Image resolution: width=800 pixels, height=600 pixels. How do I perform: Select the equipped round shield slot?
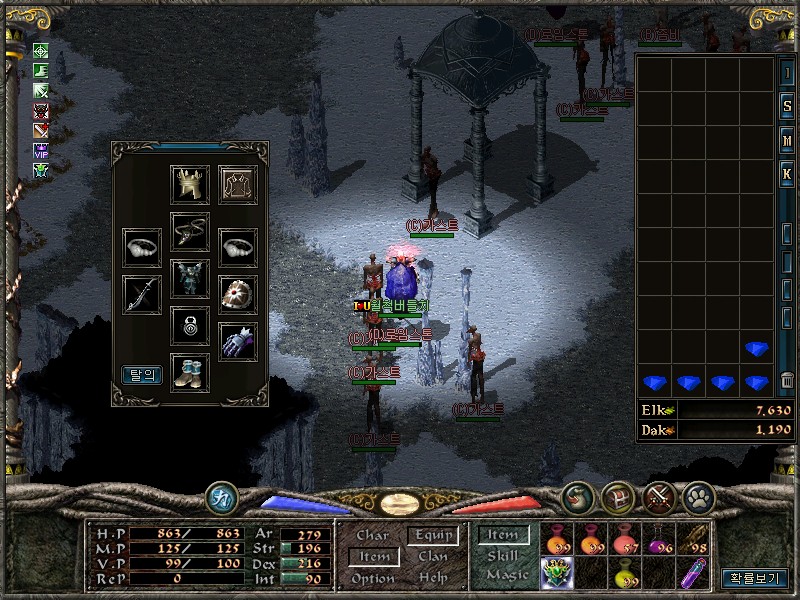[x=238, y=294]
